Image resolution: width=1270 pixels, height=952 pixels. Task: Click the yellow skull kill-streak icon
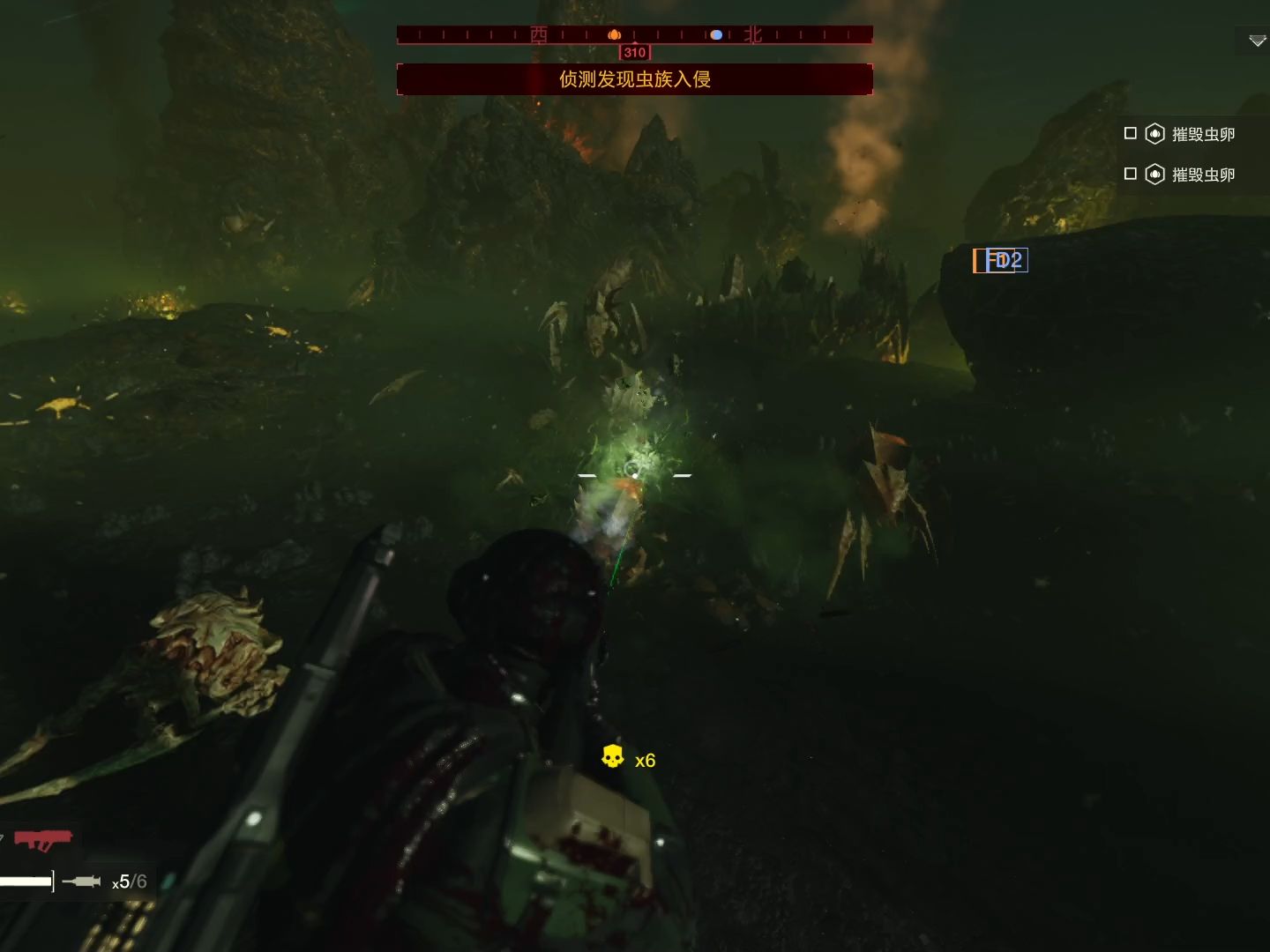coord(612,756)
